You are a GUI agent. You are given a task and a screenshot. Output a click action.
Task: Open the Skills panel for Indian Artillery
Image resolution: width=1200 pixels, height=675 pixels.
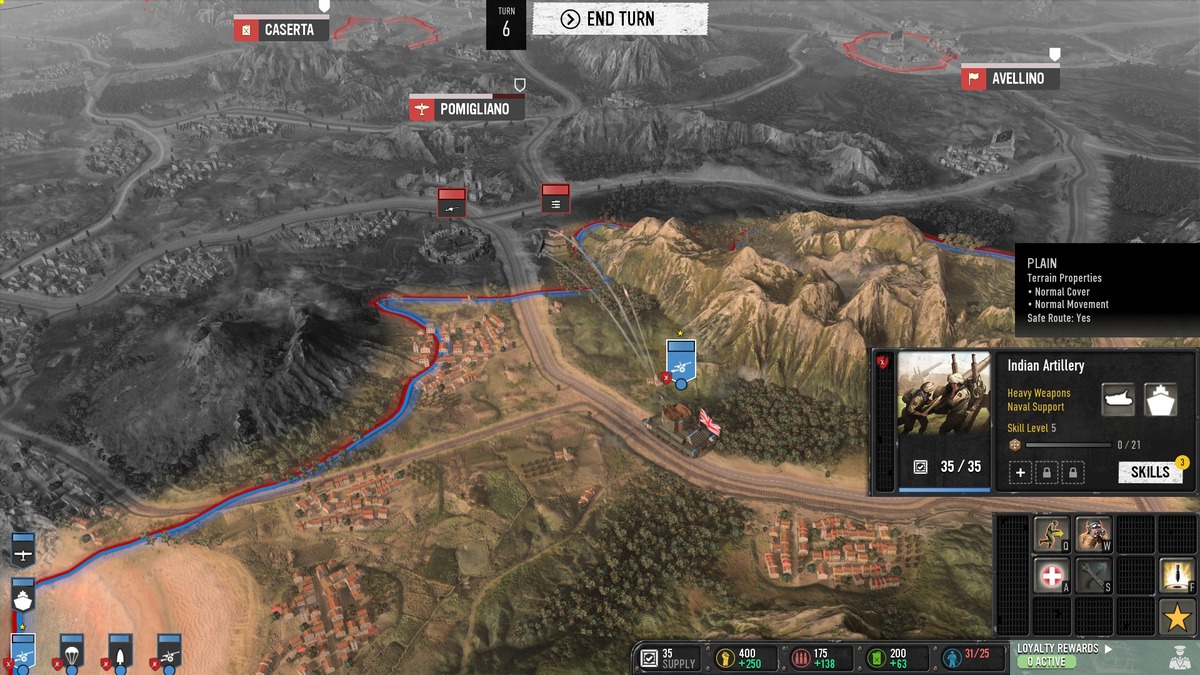click(1150, 472)
